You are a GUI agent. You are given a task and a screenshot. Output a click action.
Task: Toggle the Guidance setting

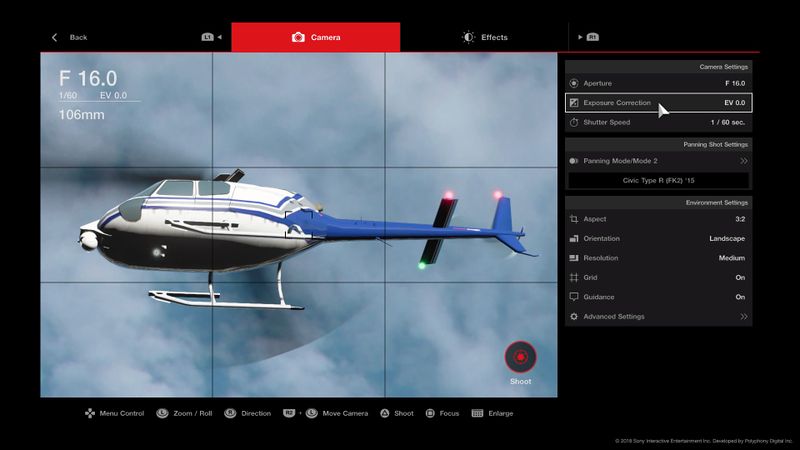pyautogui.click(x=658, y=297)
